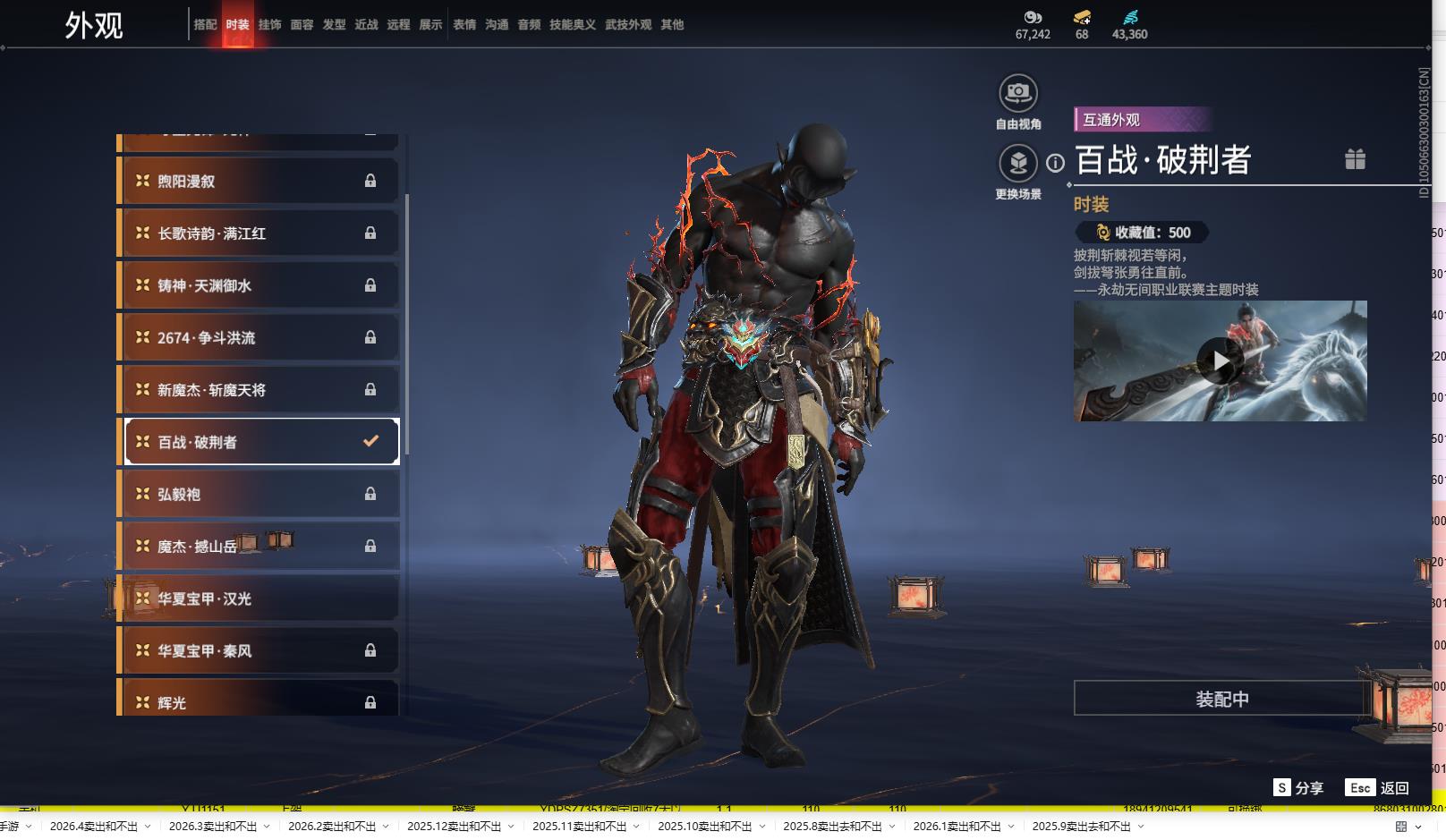This screenshot has height=840, width=1446.
Task: Select the 武技外观 tab
Action: pyautogui.click(x=628, y=25)
